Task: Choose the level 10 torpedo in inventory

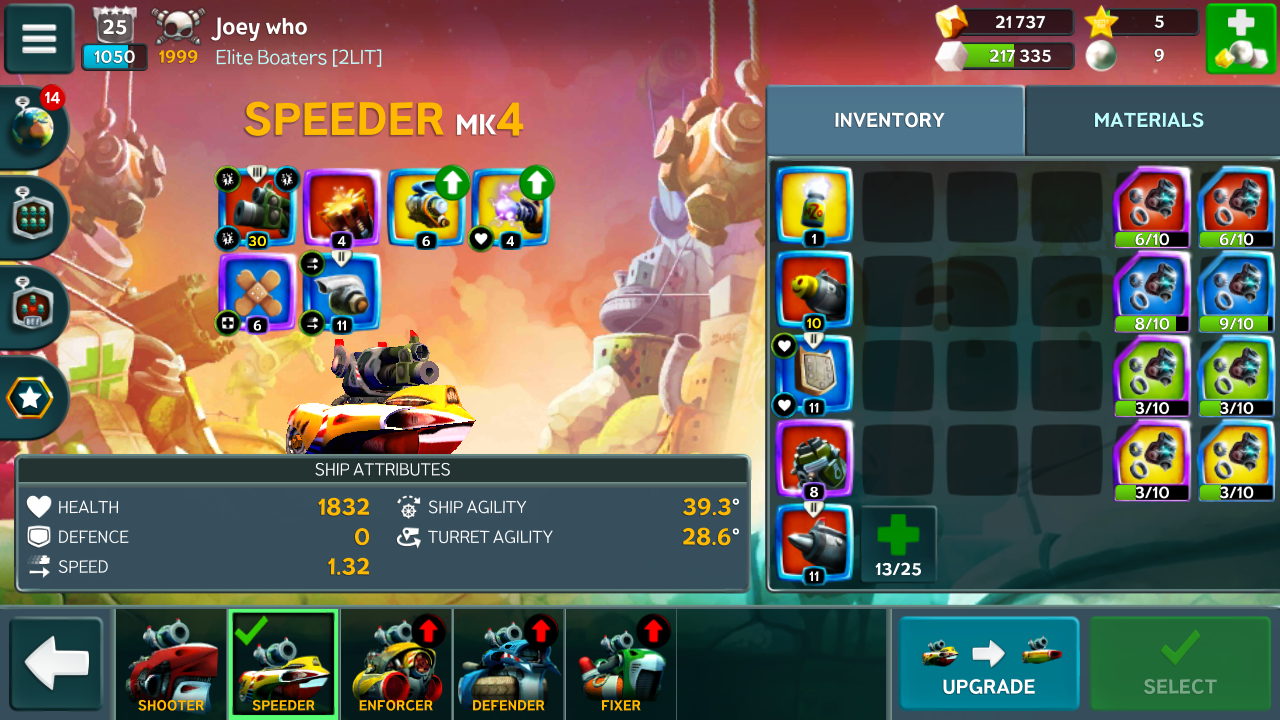Action: (x=814, y=289)
